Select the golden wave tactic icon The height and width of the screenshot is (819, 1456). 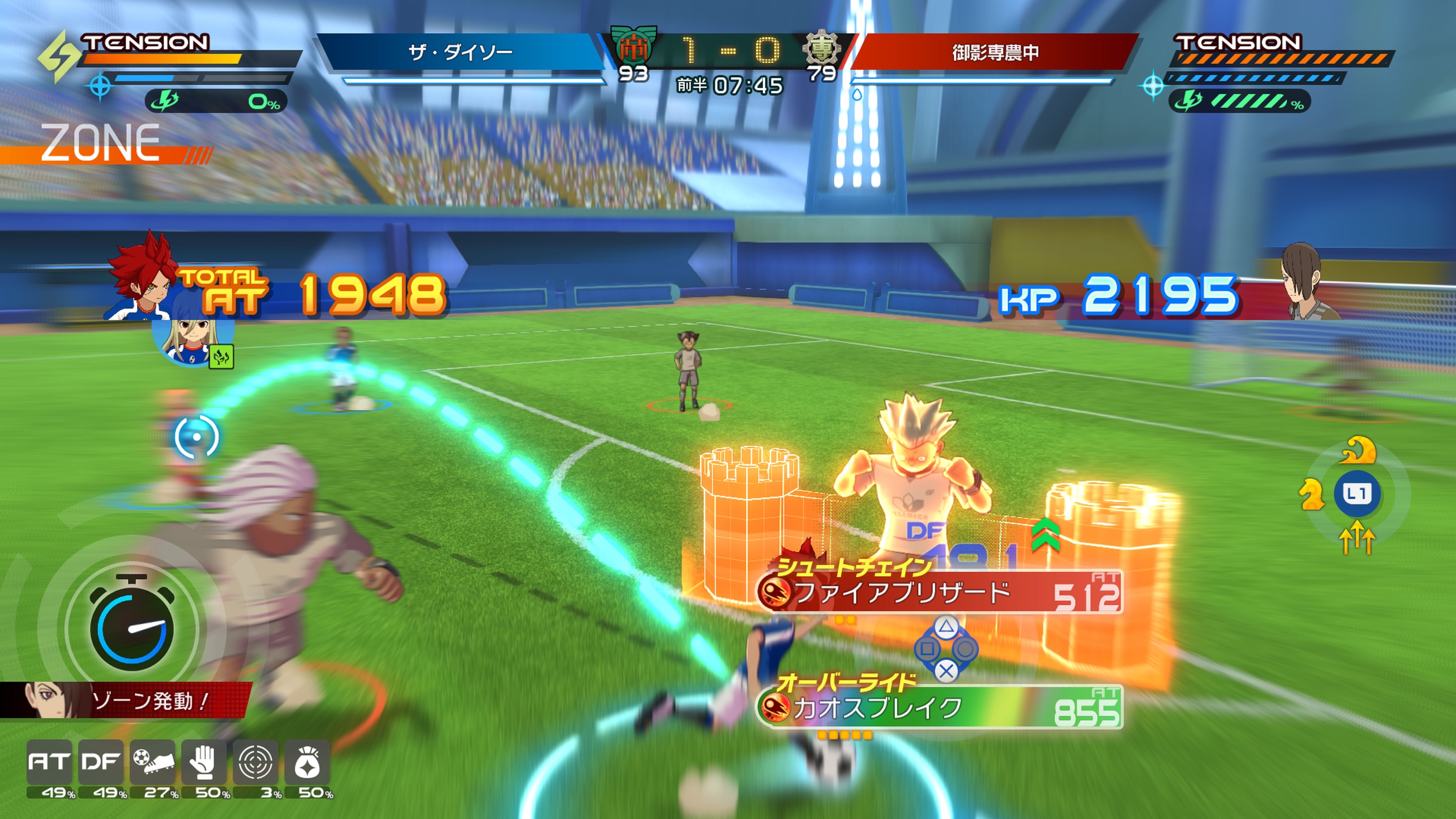coord(1358,450)
